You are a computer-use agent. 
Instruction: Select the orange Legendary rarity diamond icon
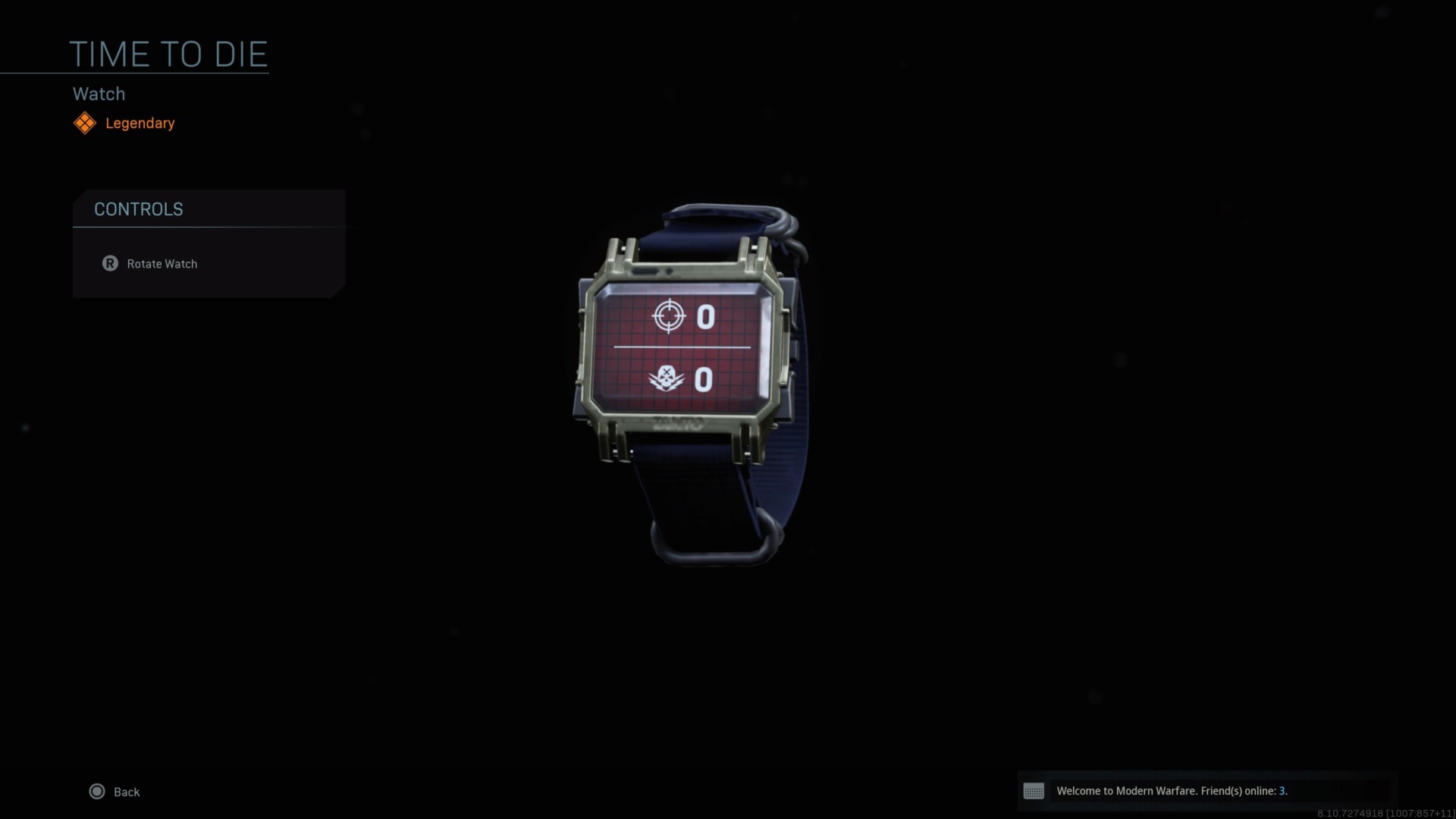[x=85, y=123]
